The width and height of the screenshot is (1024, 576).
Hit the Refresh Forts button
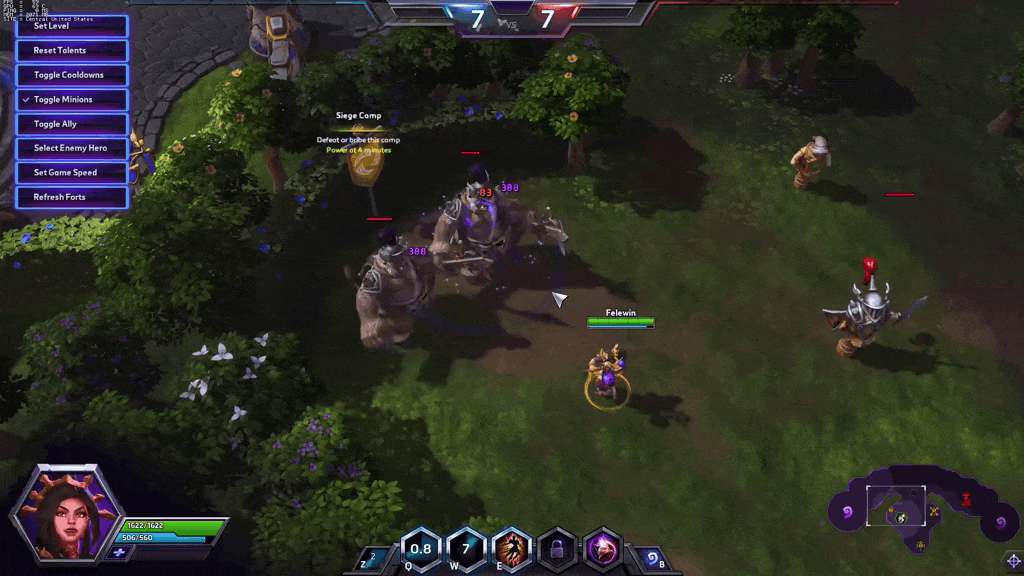click(71, 197)
